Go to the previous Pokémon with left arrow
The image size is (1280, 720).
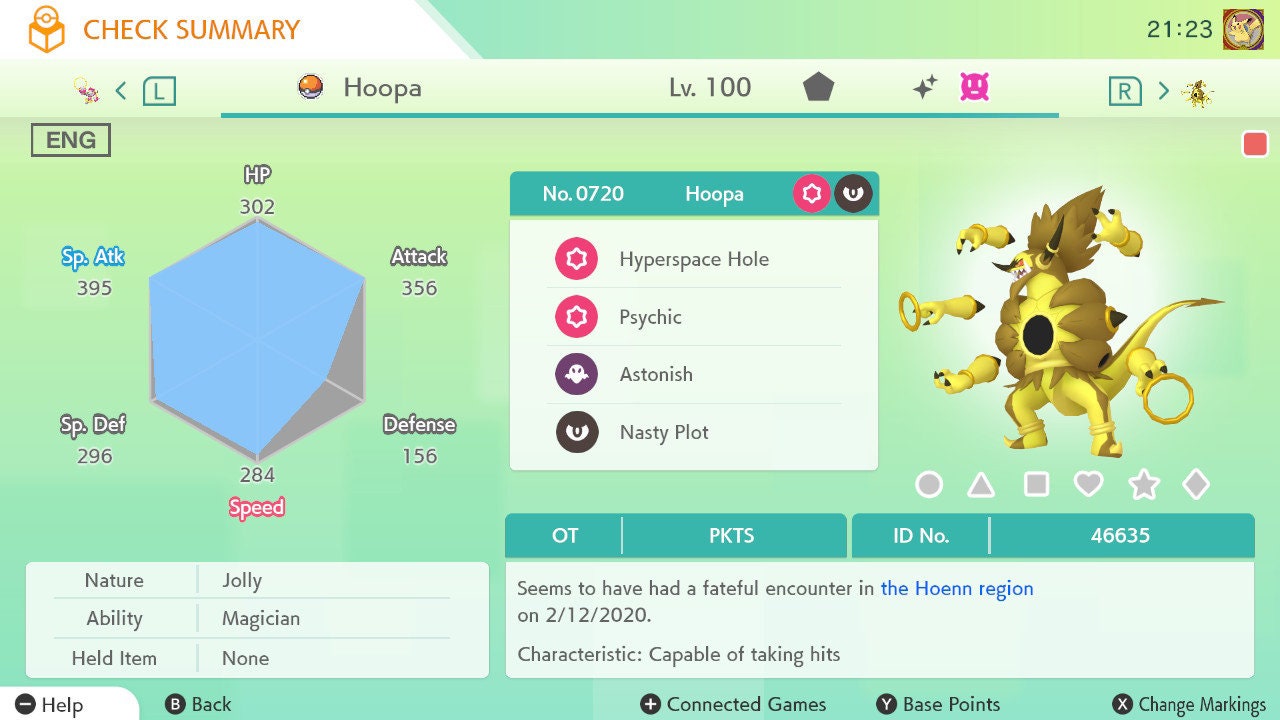click(x=121, y=91)
